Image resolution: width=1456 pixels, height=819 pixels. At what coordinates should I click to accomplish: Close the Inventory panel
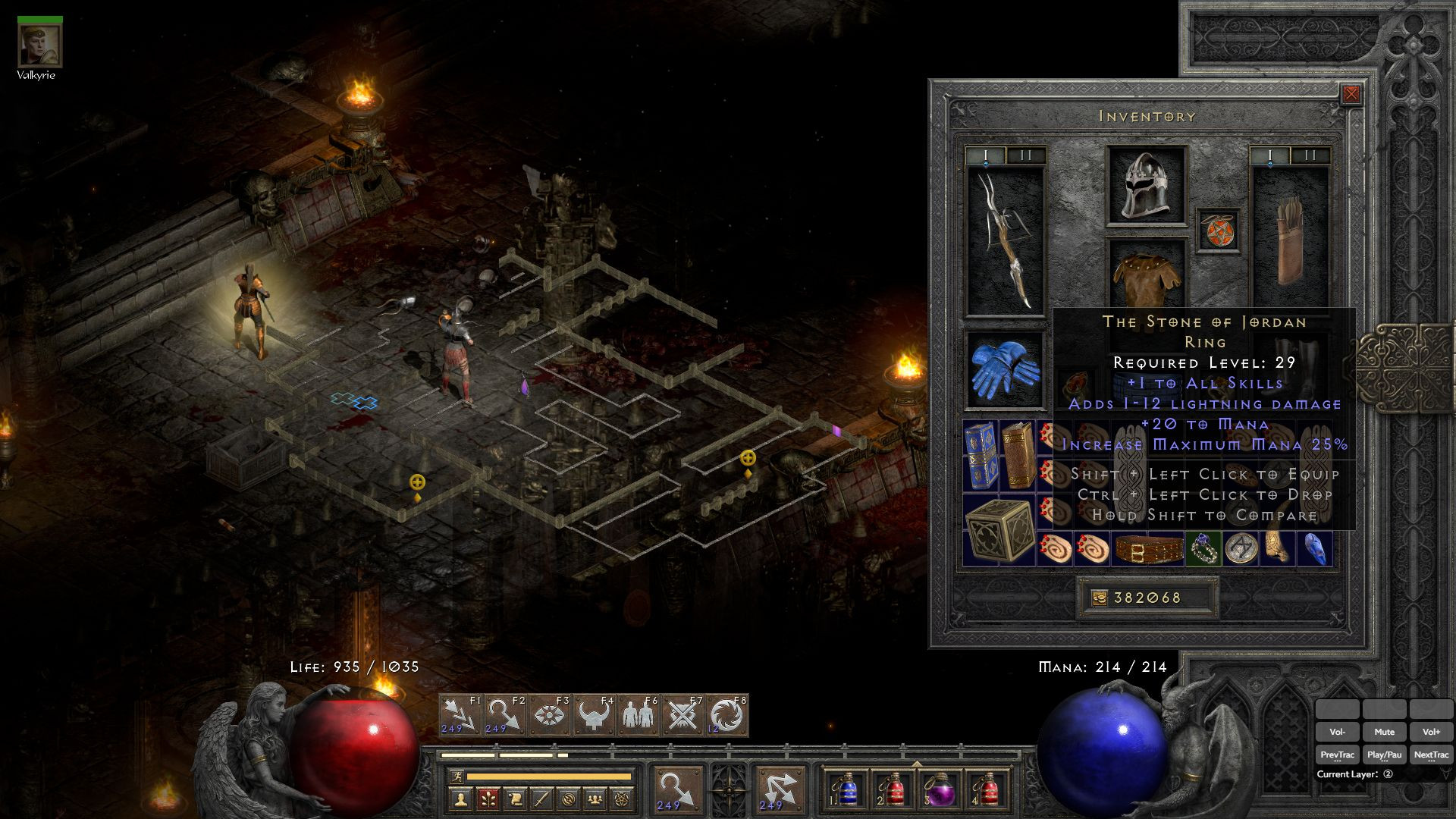pos(1351,94)
